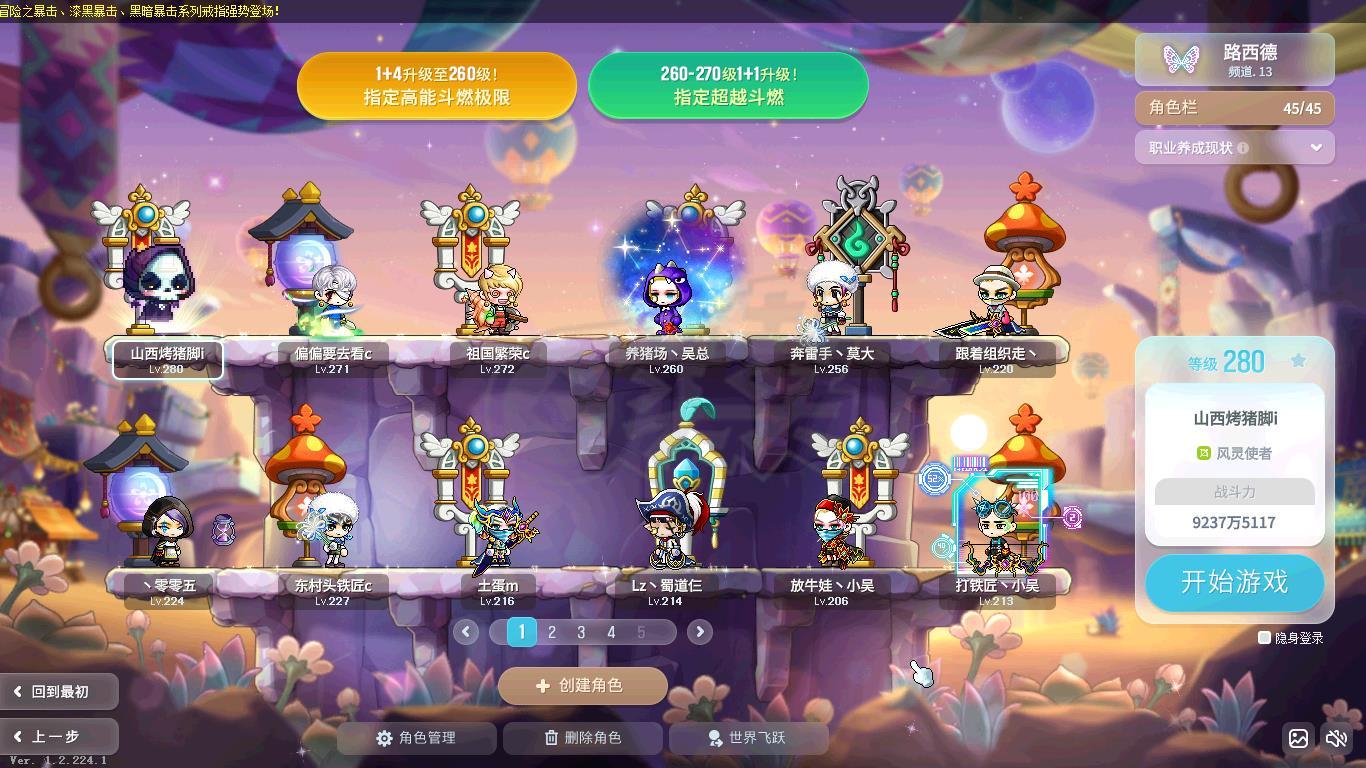Open the 角色管理 character management
This screenshot has height=768, width=1366.
[x=416, y=738]
